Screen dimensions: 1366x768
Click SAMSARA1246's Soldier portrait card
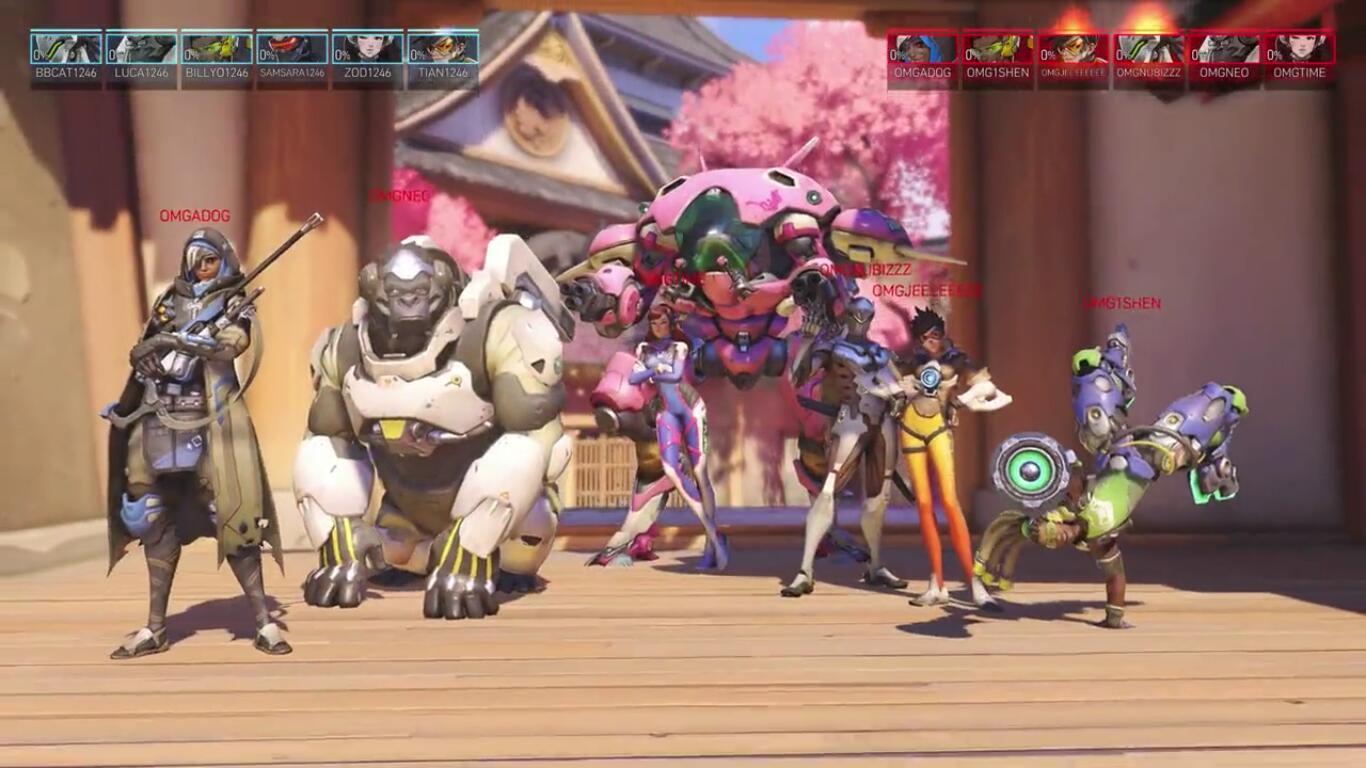click(x=292, y=49)
